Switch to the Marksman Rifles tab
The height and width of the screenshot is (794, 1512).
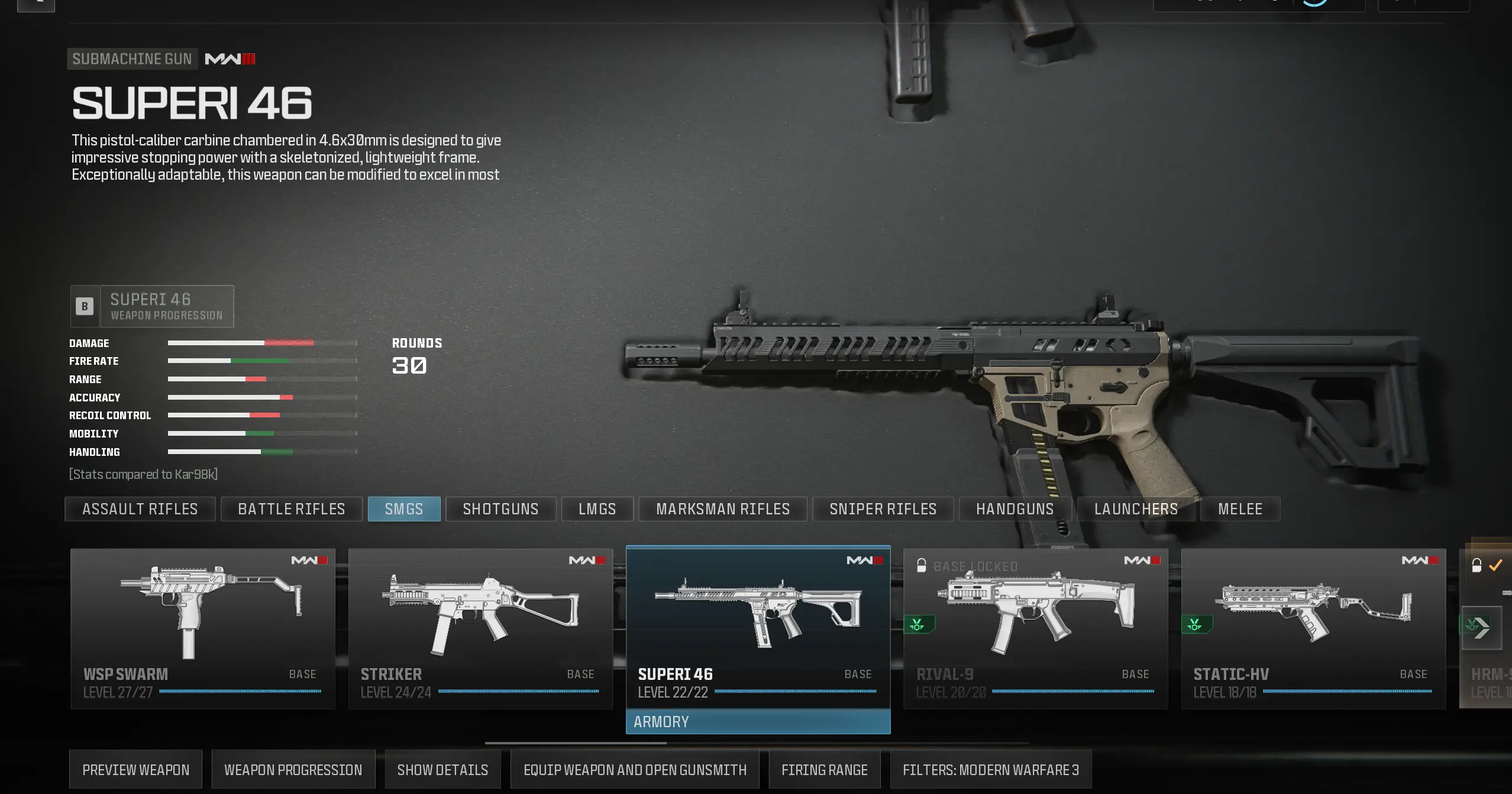click(x=722, y=508)
